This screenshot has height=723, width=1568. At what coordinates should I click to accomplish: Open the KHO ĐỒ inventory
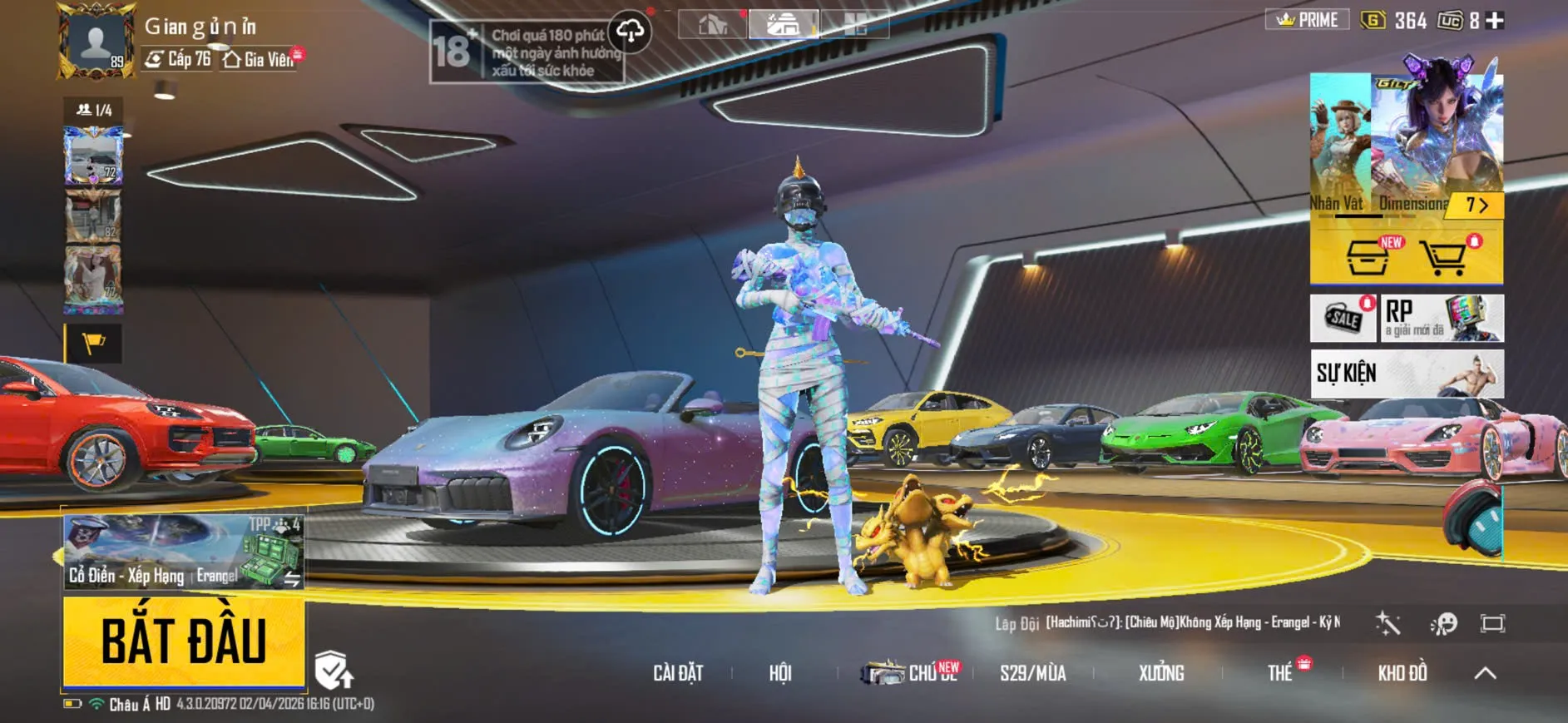point(1402,673)
